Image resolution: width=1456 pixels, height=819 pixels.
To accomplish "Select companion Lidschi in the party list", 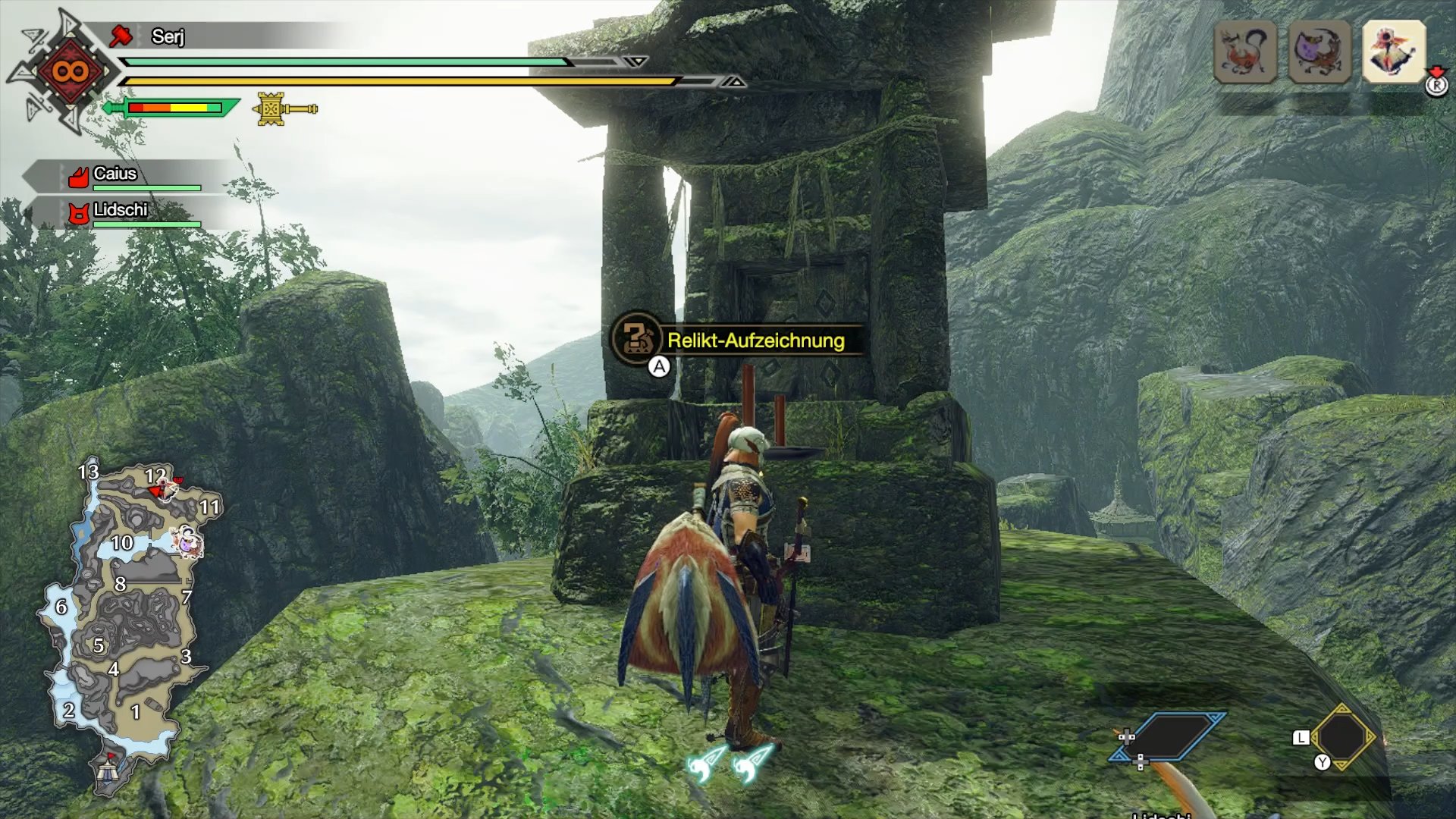I will 120,211.
